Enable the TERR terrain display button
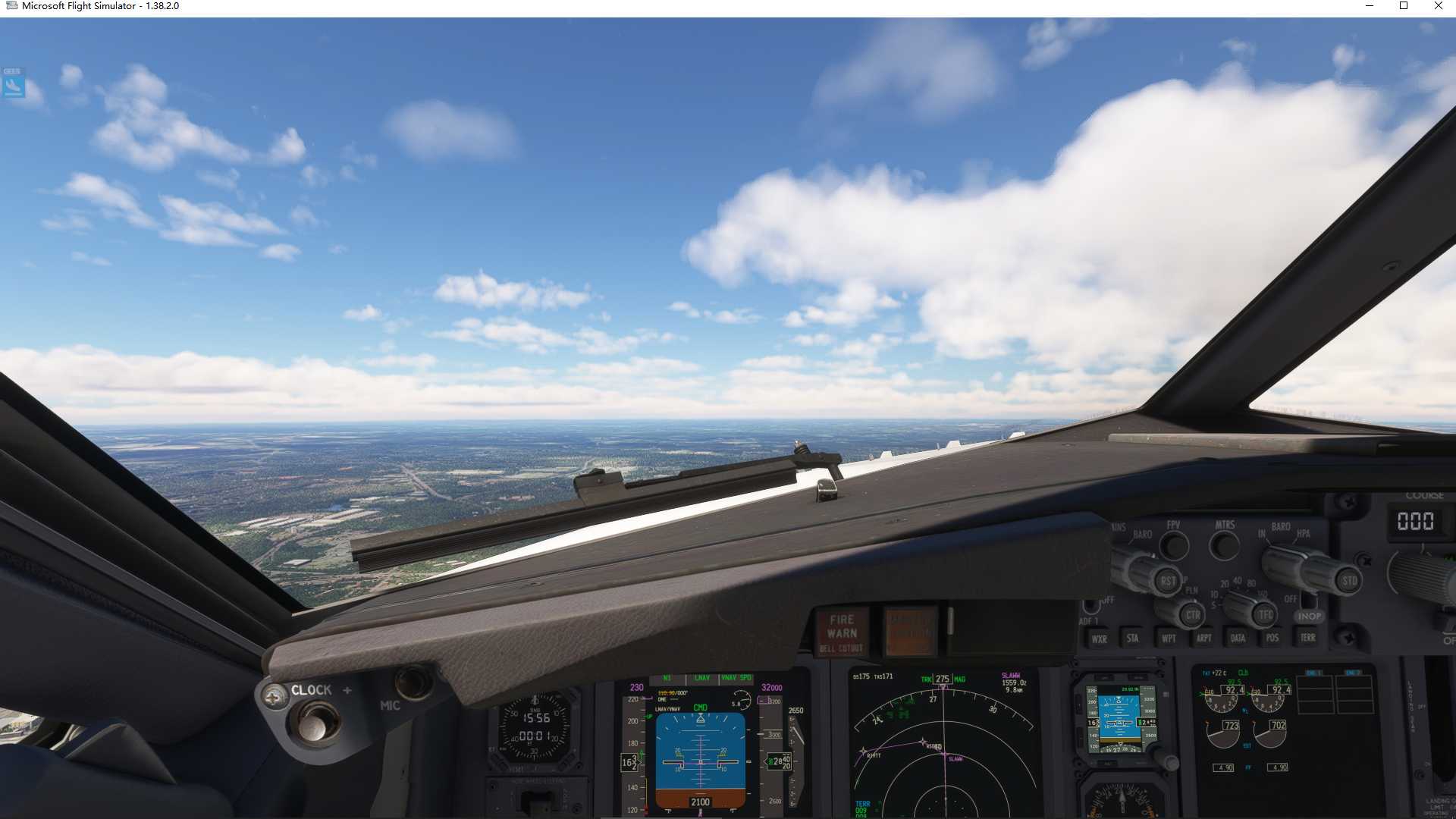This screenshot has width=1456, height=819. [1308, 637]
